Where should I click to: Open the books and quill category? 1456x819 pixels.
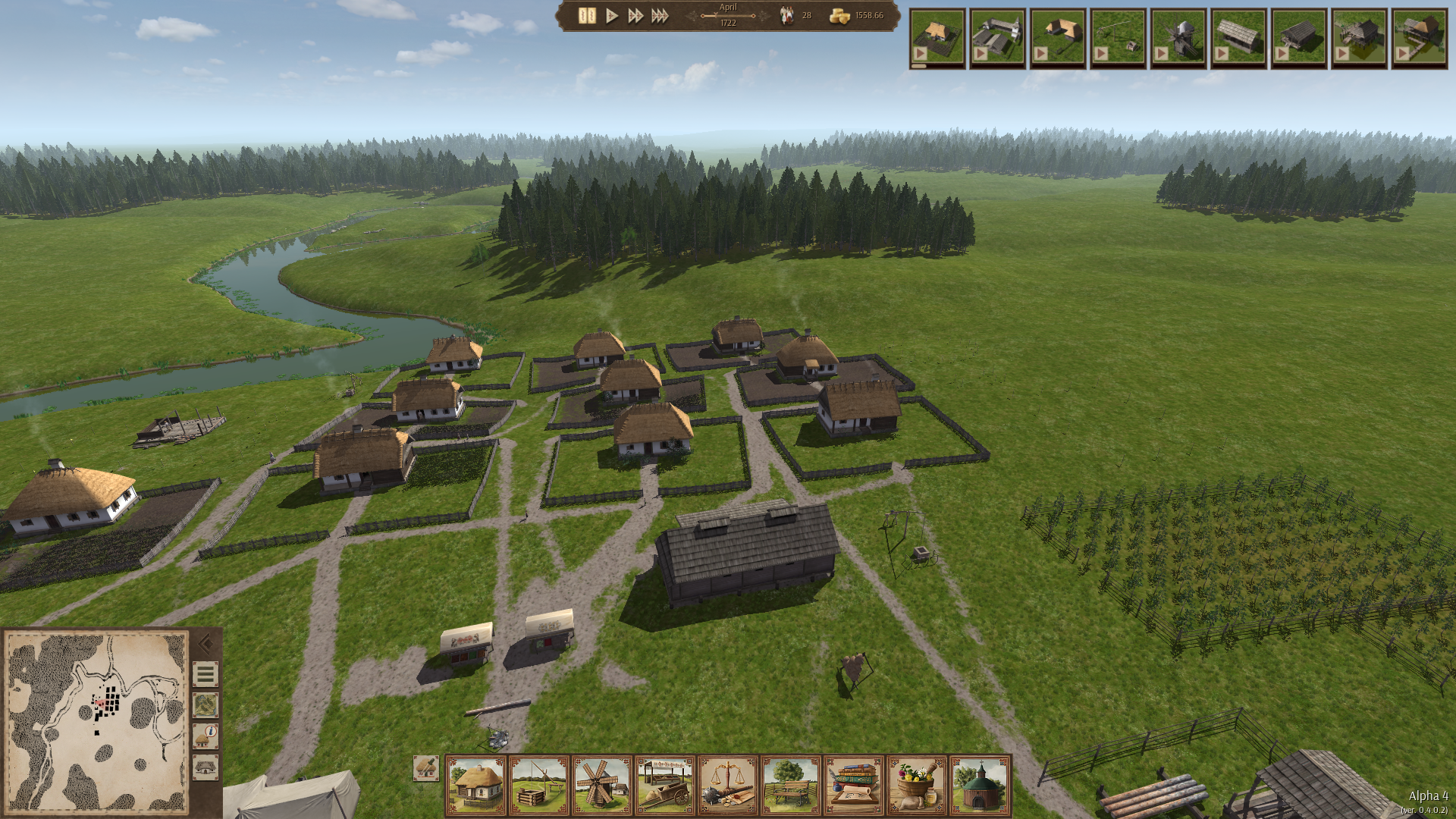click(x=854, y=786)
